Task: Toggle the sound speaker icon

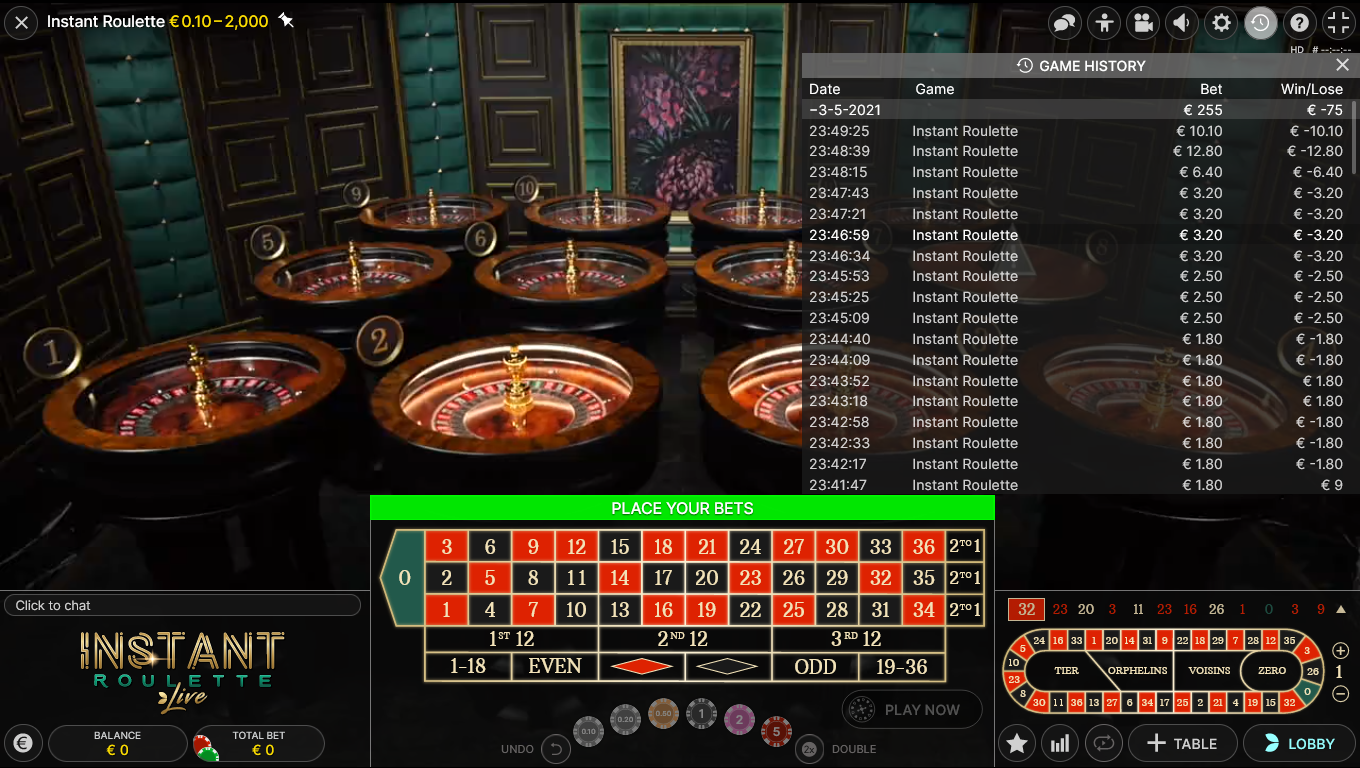Action: pos(1182,23)
